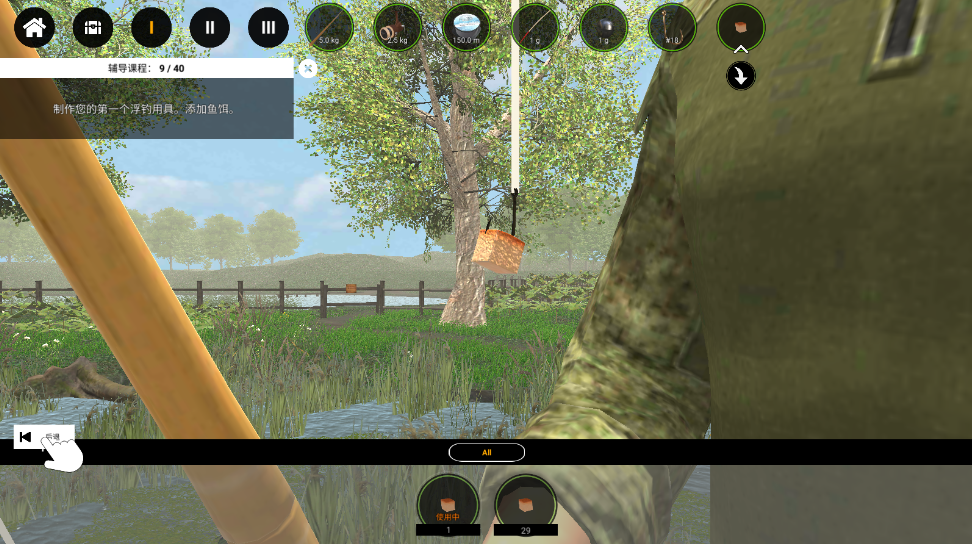Select the 1 g float slot
The height and width of the screenshot is (544, 972).
click(535, 27)
